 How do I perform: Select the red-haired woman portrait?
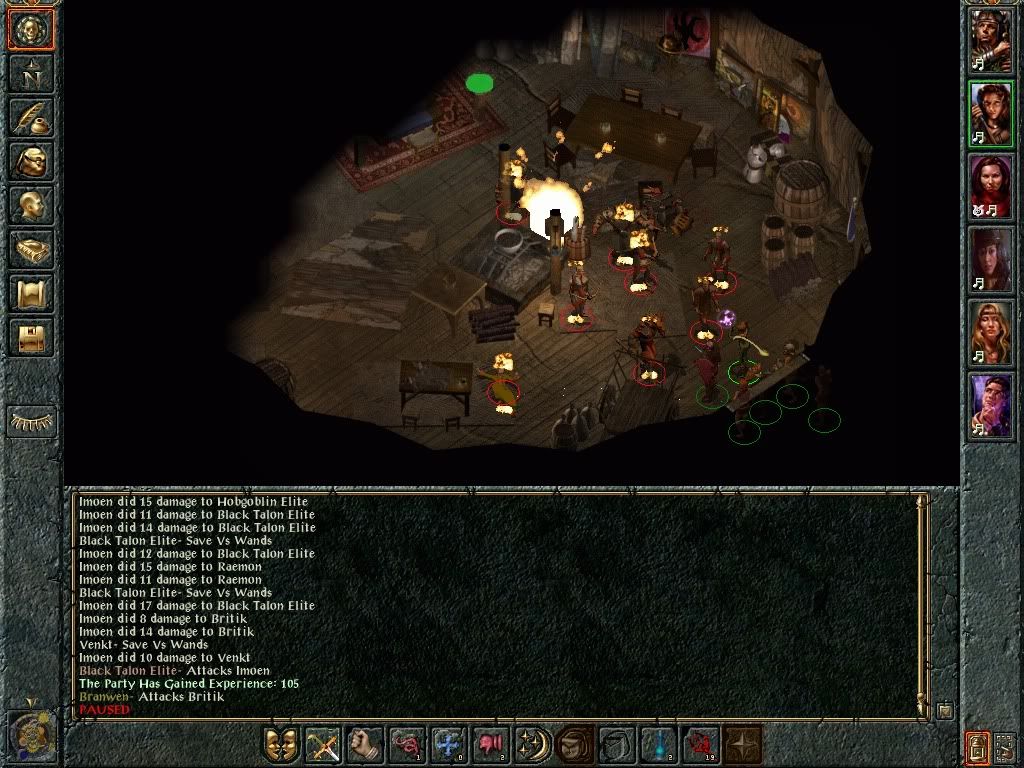989,187
